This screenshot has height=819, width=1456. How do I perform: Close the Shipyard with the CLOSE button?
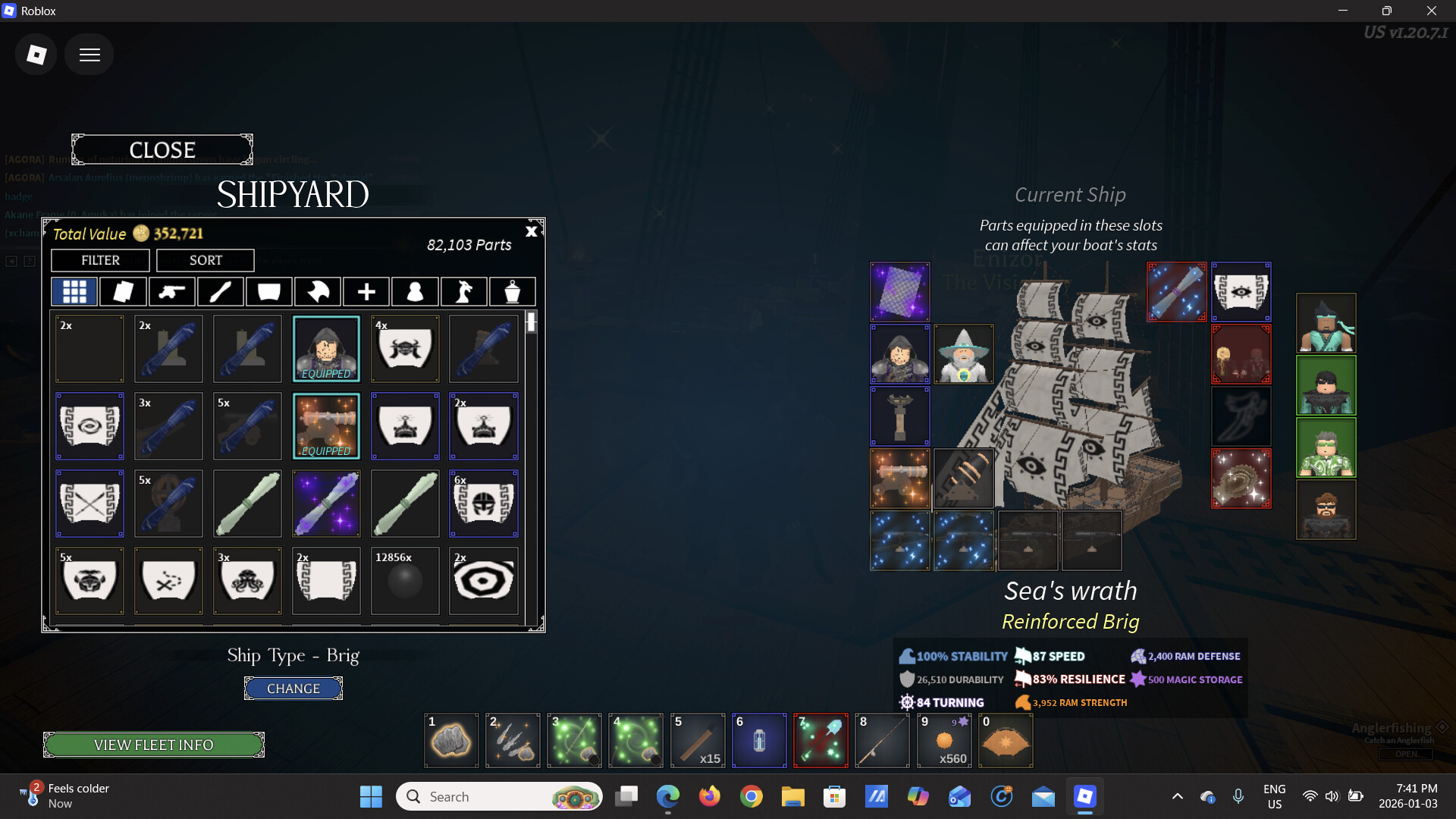[162, 150]
